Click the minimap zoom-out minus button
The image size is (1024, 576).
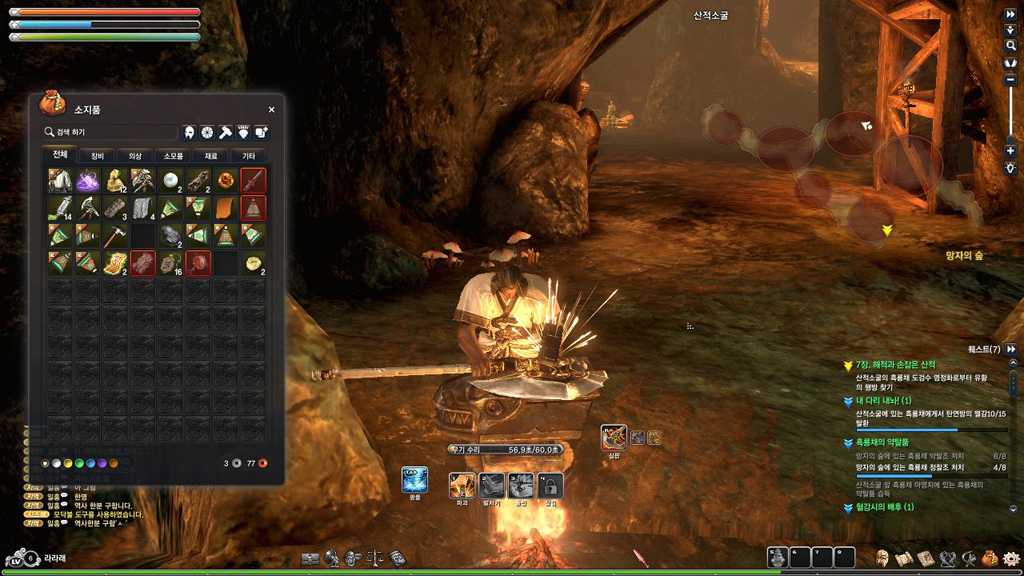point(1011,82)
